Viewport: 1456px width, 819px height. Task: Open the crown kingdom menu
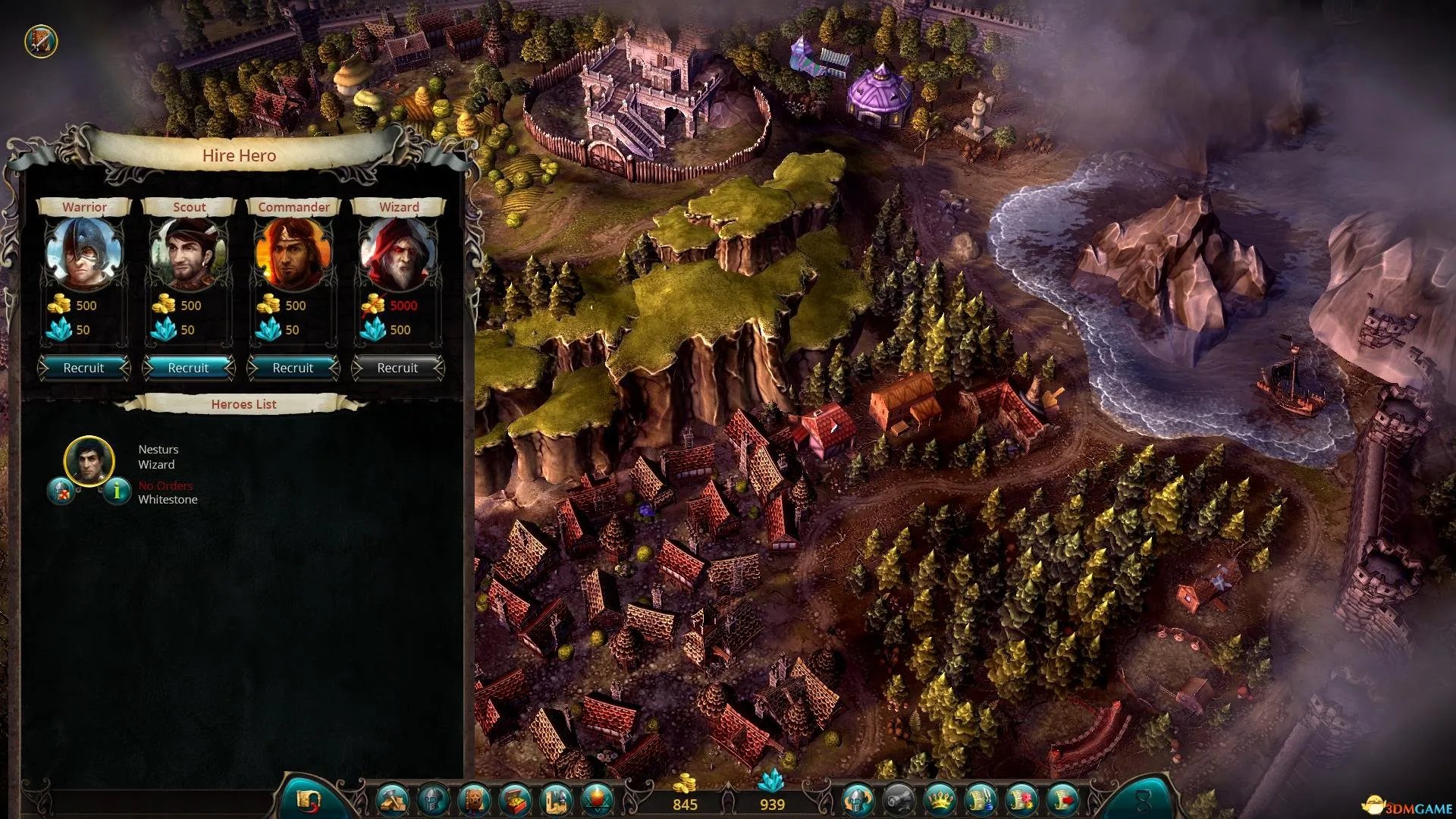point(940,799)
